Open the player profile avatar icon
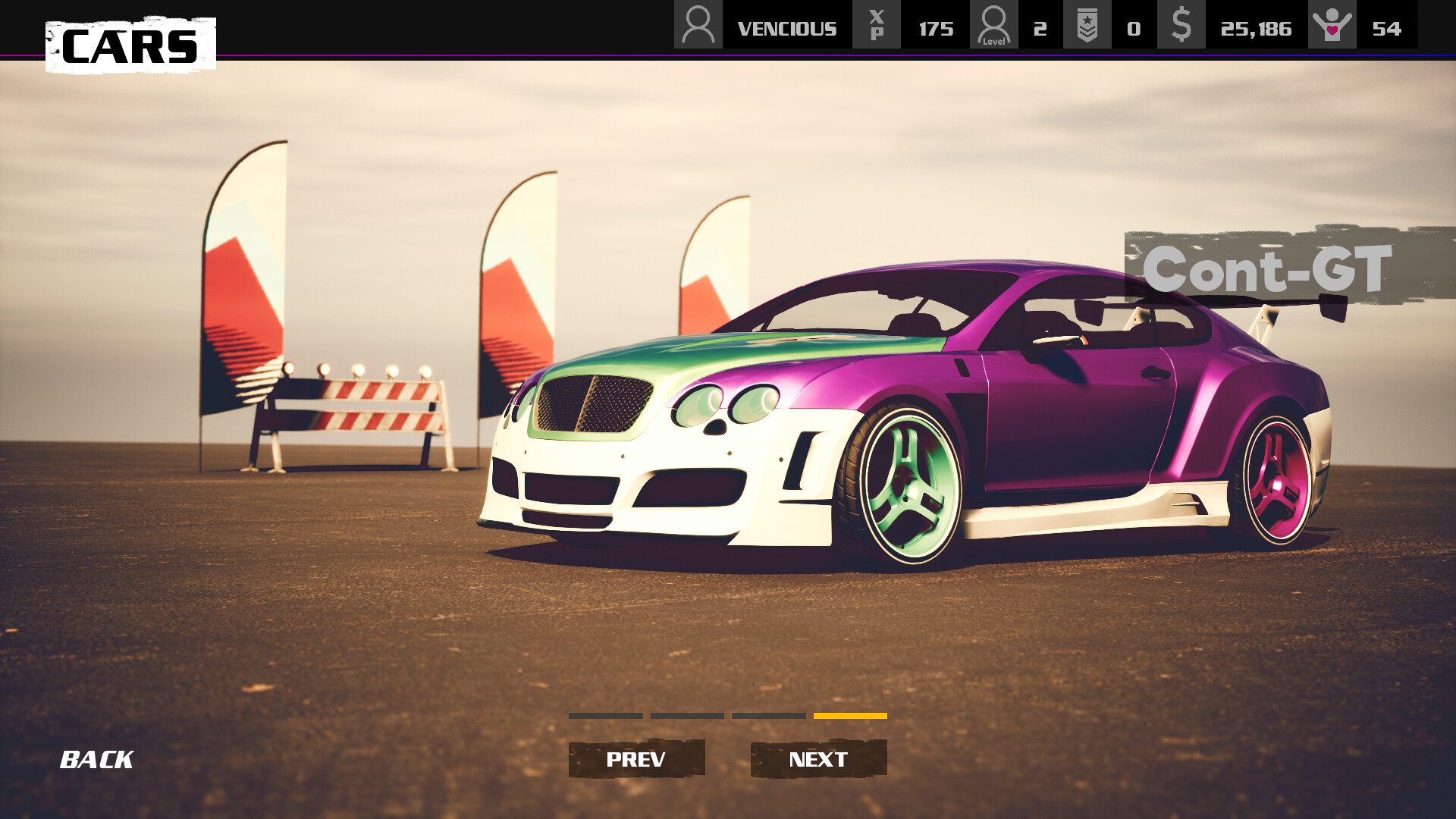This screenshot has height=819, width=1456. point(698,25)
